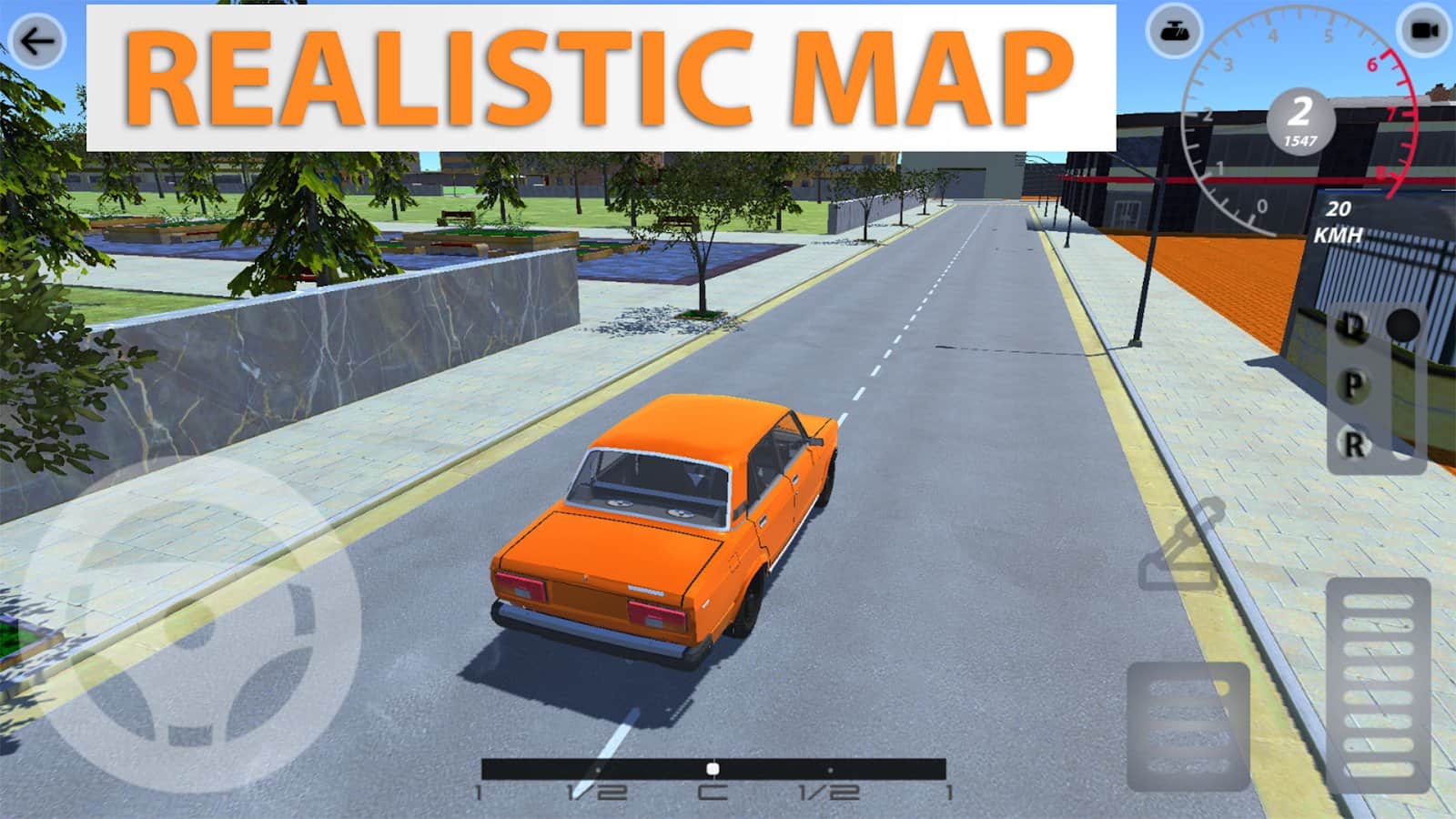Screen dimensions: 1456x819
Task: Click the steering balance bar centre marker
Action: tap(713, 769)
